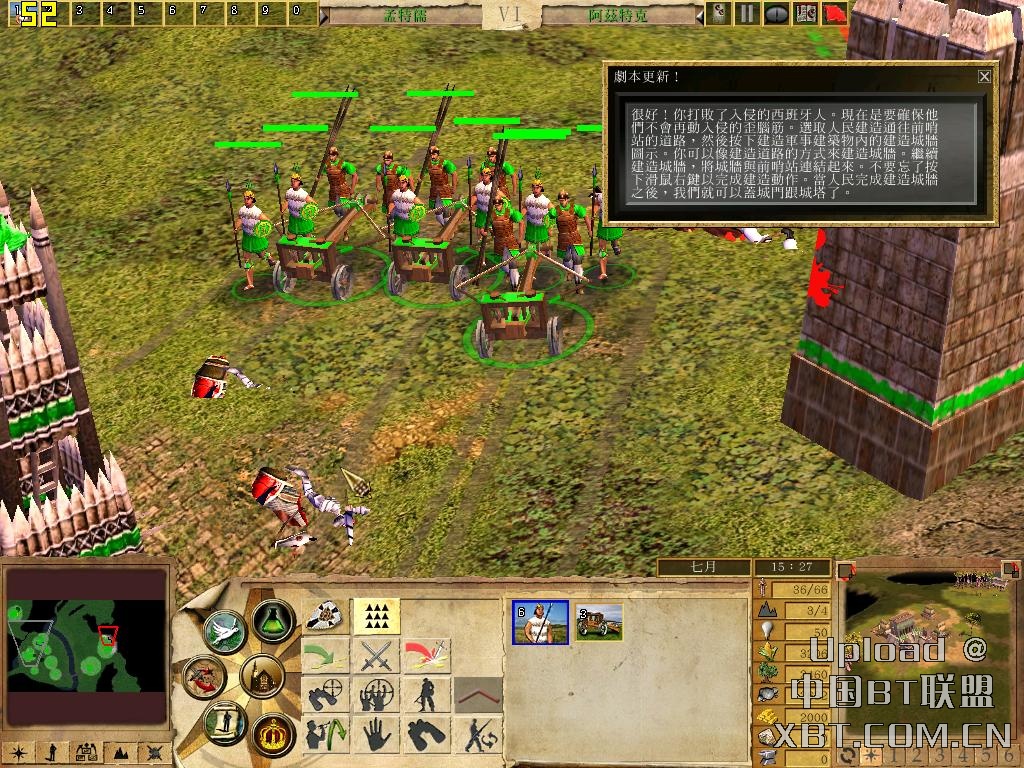This screenshot has width=1024, height=768.
Task: Choose the trumpeter with green arrow command
Action: (x=325, y=736)
